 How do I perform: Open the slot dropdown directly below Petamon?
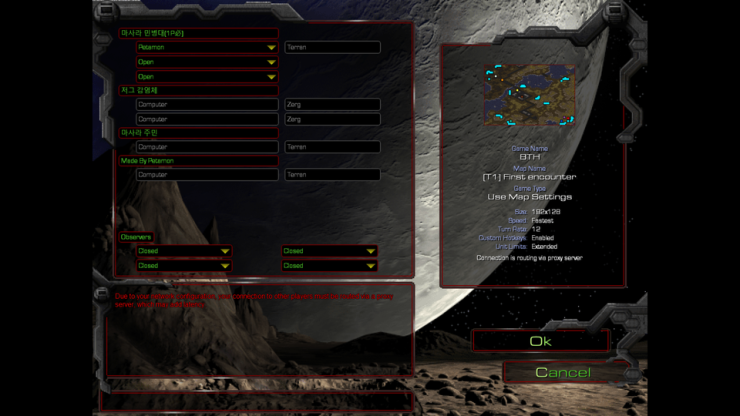pos(206,62)
